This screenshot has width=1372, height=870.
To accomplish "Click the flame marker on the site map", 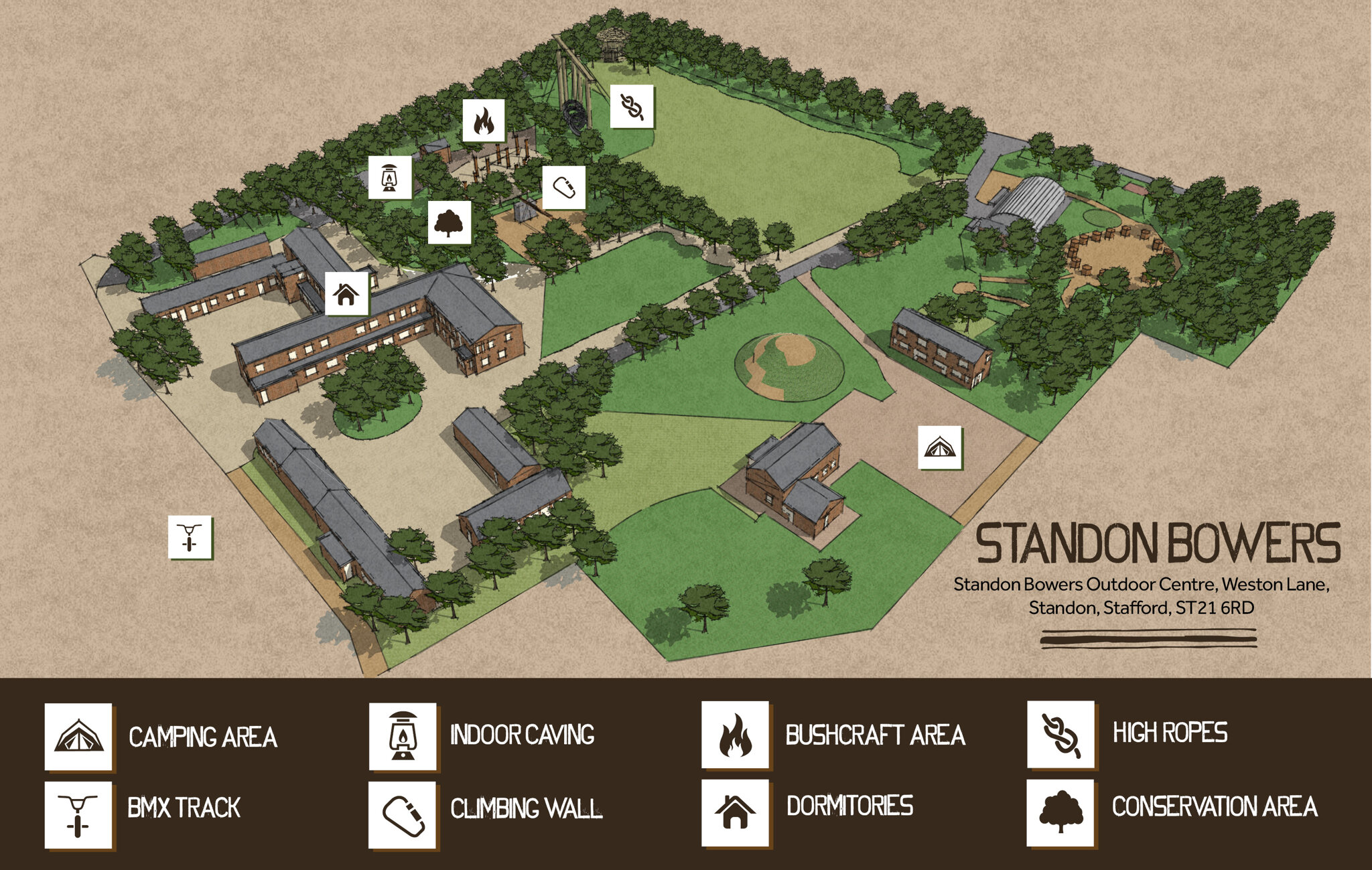I will (x=483, y=121).
